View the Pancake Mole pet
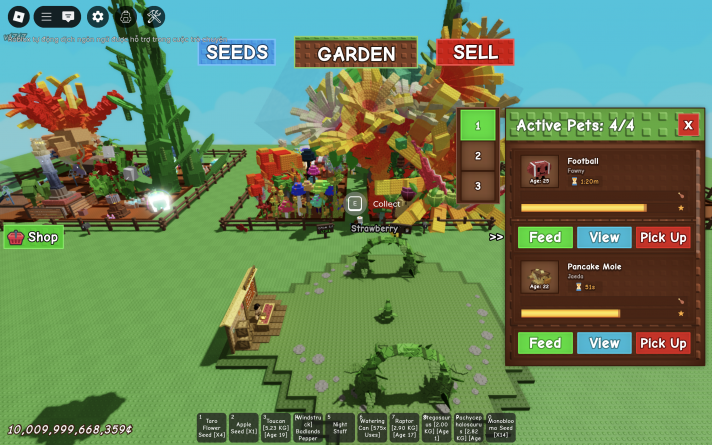The height and width of the screenshot is (445, 712). (604, 343)
